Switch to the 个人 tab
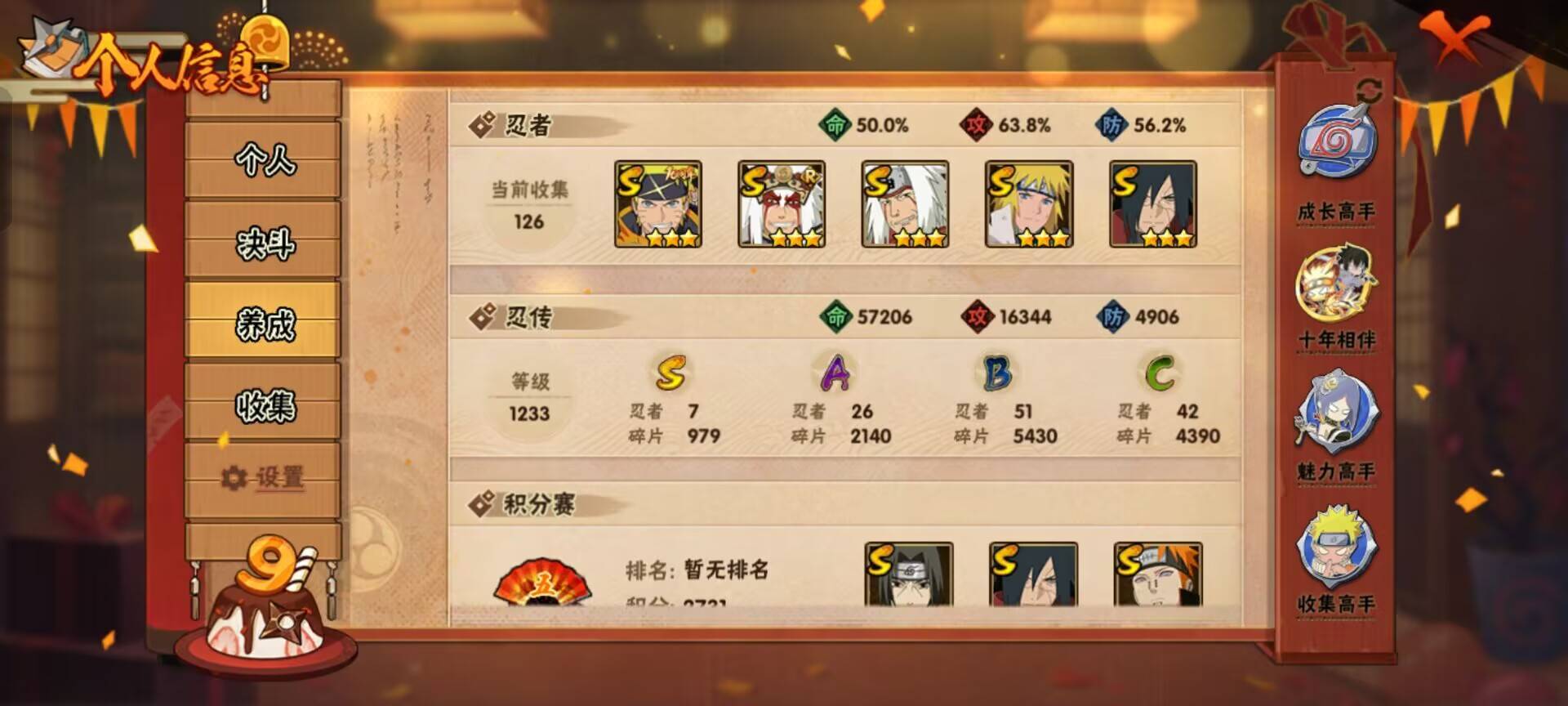 pos(261,163)
